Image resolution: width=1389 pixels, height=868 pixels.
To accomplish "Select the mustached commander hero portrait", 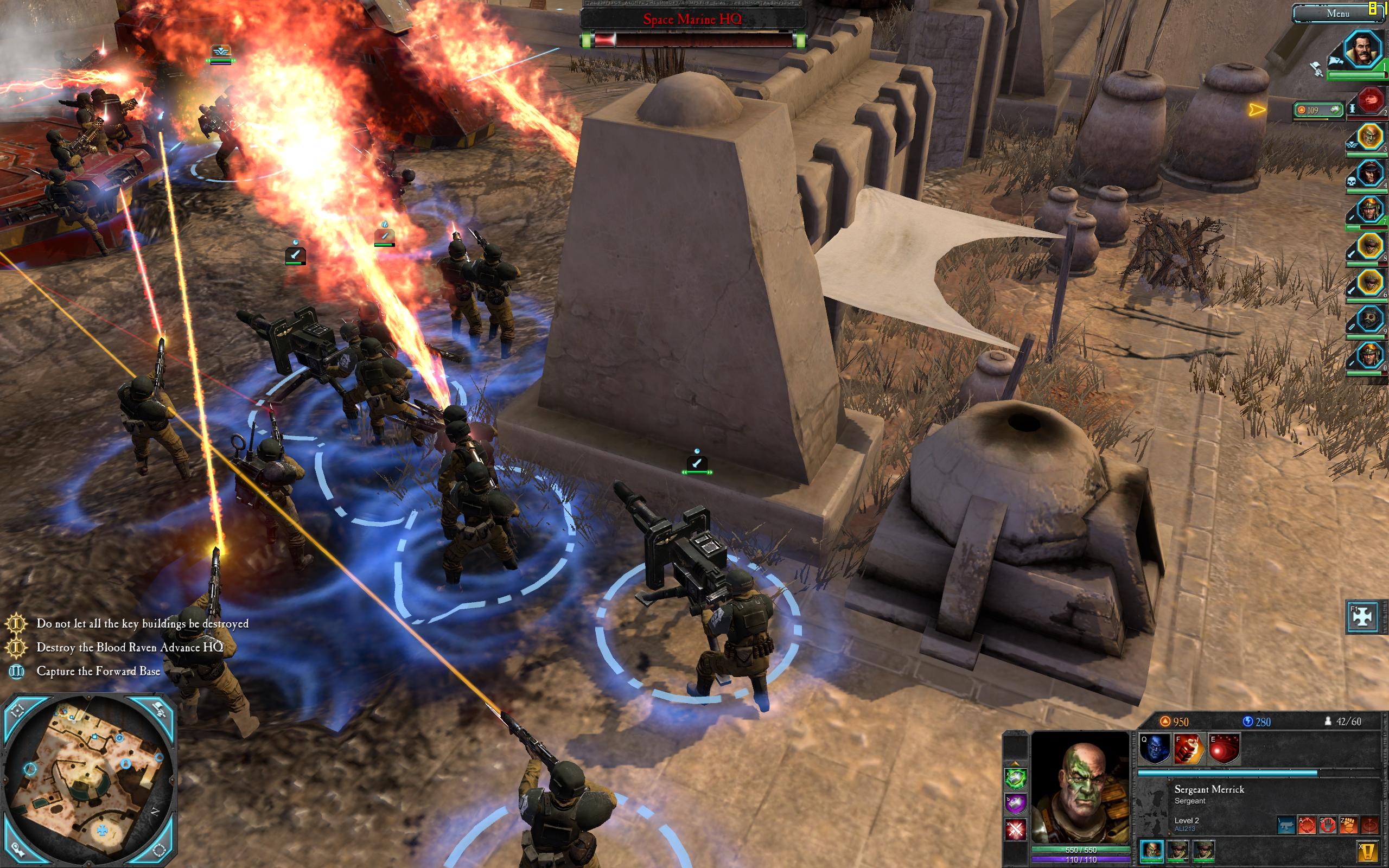I will [x=1362, y=49].
